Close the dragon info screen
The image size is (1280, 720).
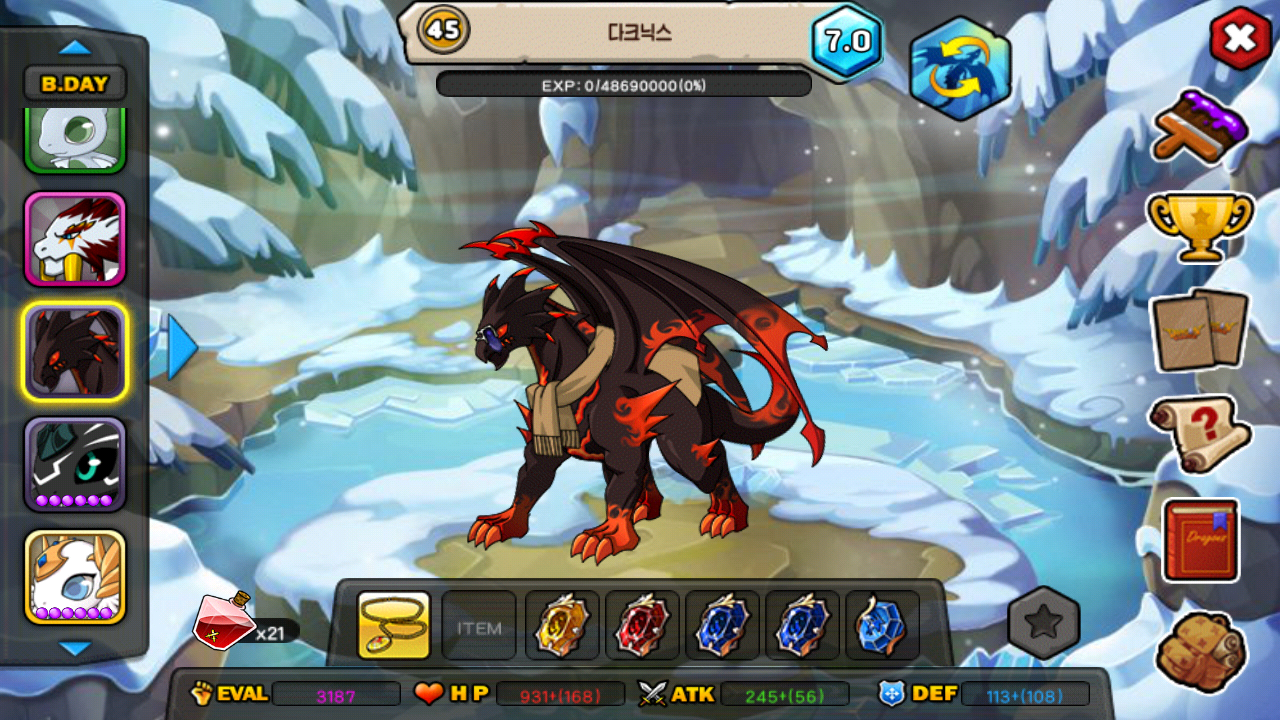(x=1240, y=40)
